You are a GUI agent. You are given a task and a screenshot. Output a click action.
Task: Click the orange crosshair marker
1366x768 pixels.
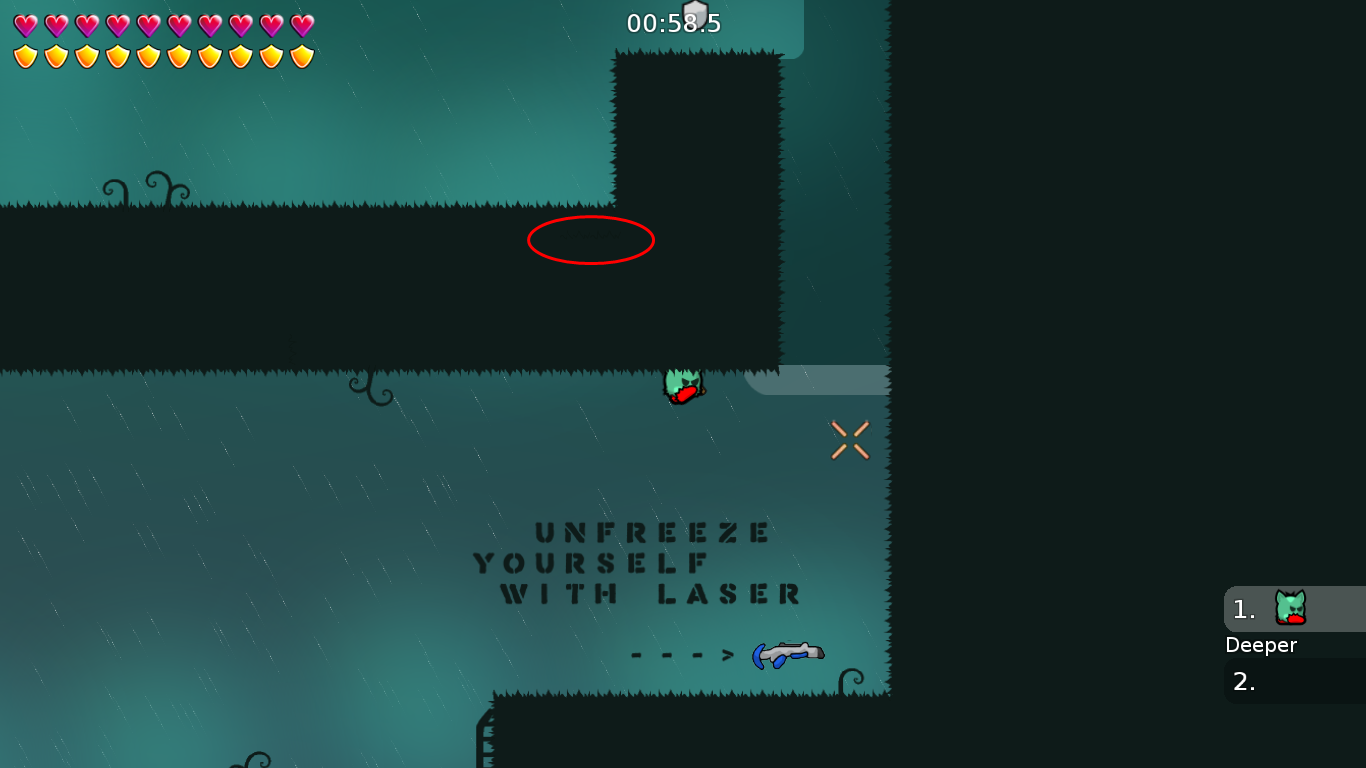[x=849, y=440]
